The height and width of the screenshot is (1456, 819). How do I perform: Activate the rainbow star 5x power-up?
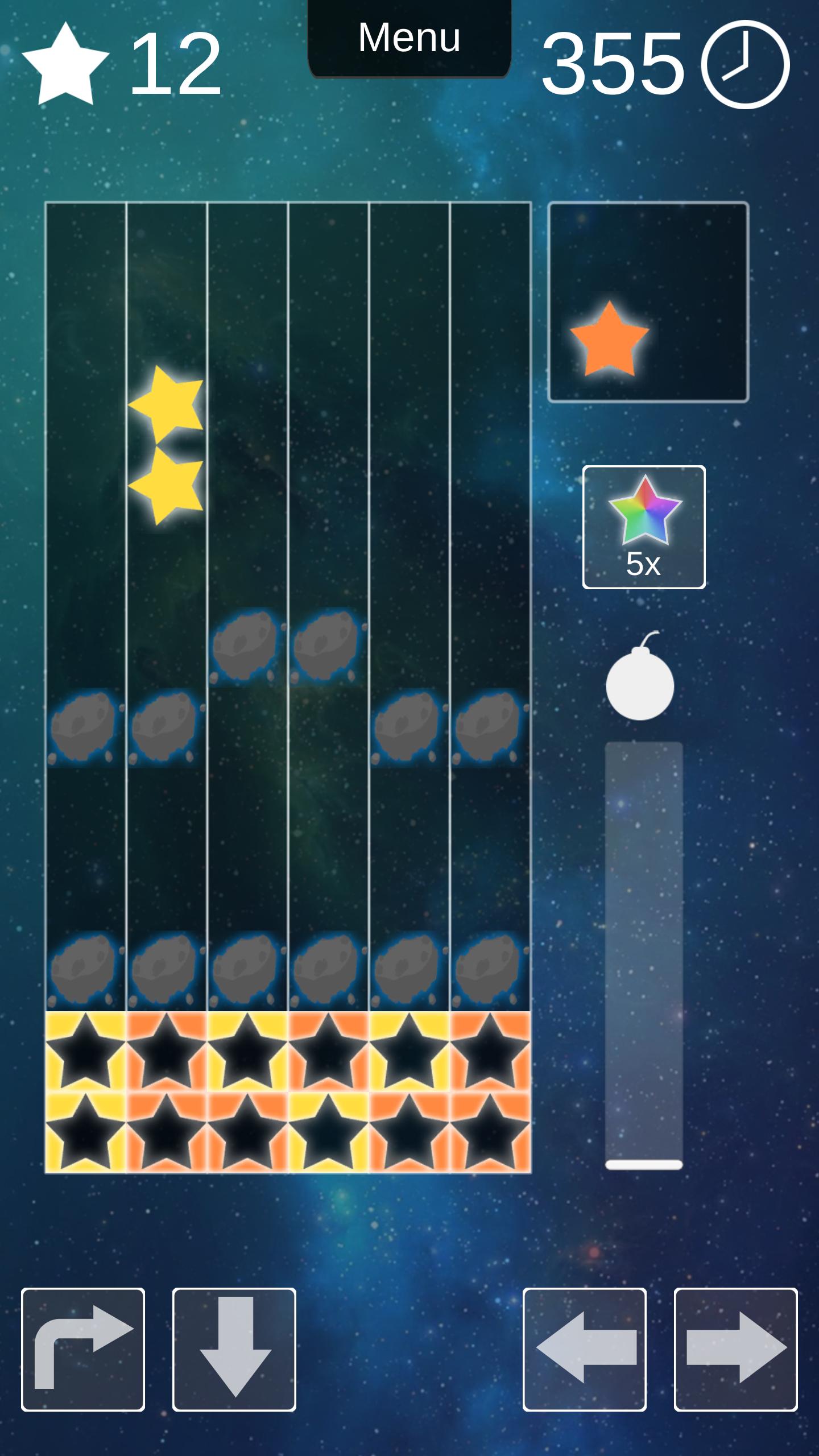coord(644,527)
